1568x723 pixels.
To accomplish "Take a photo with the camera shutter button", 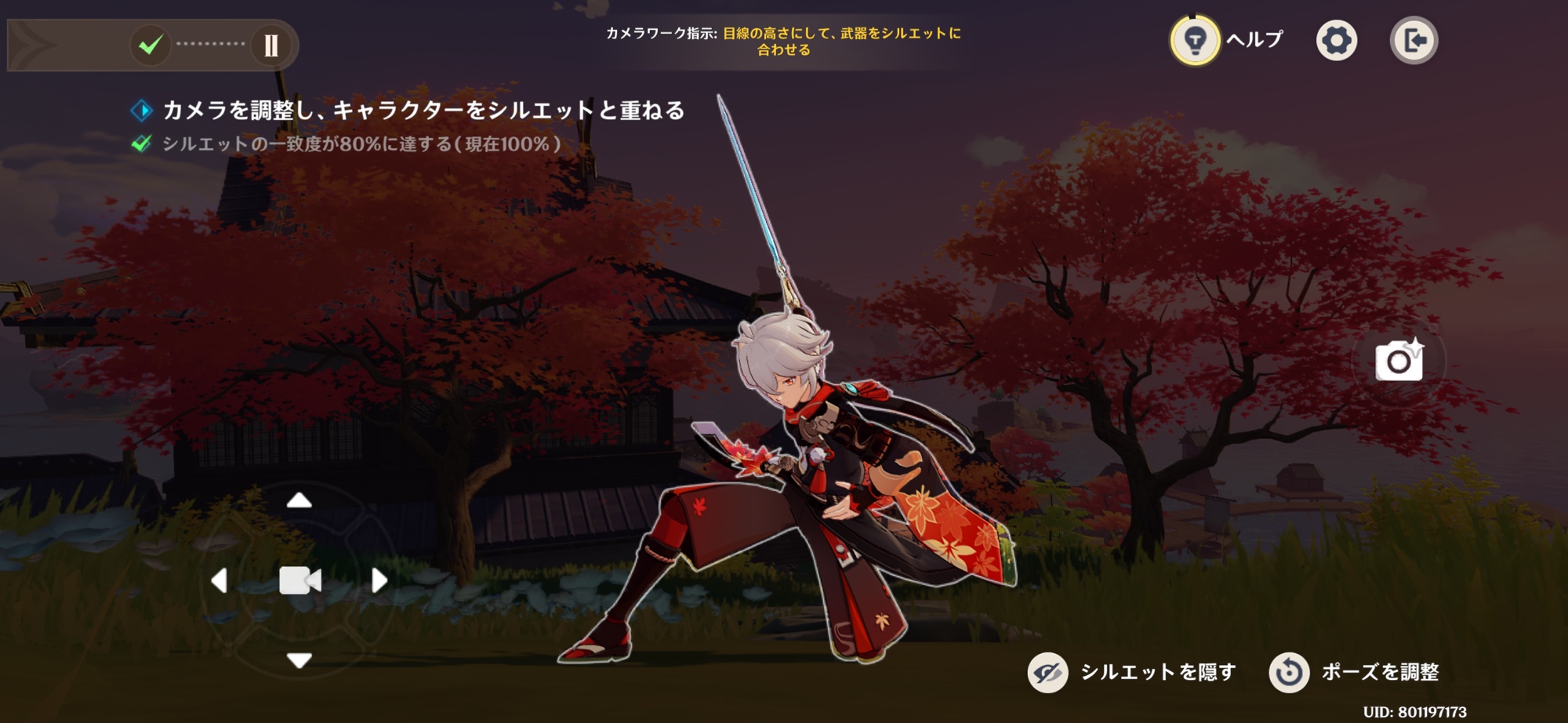I will (x=1399, y=361).
